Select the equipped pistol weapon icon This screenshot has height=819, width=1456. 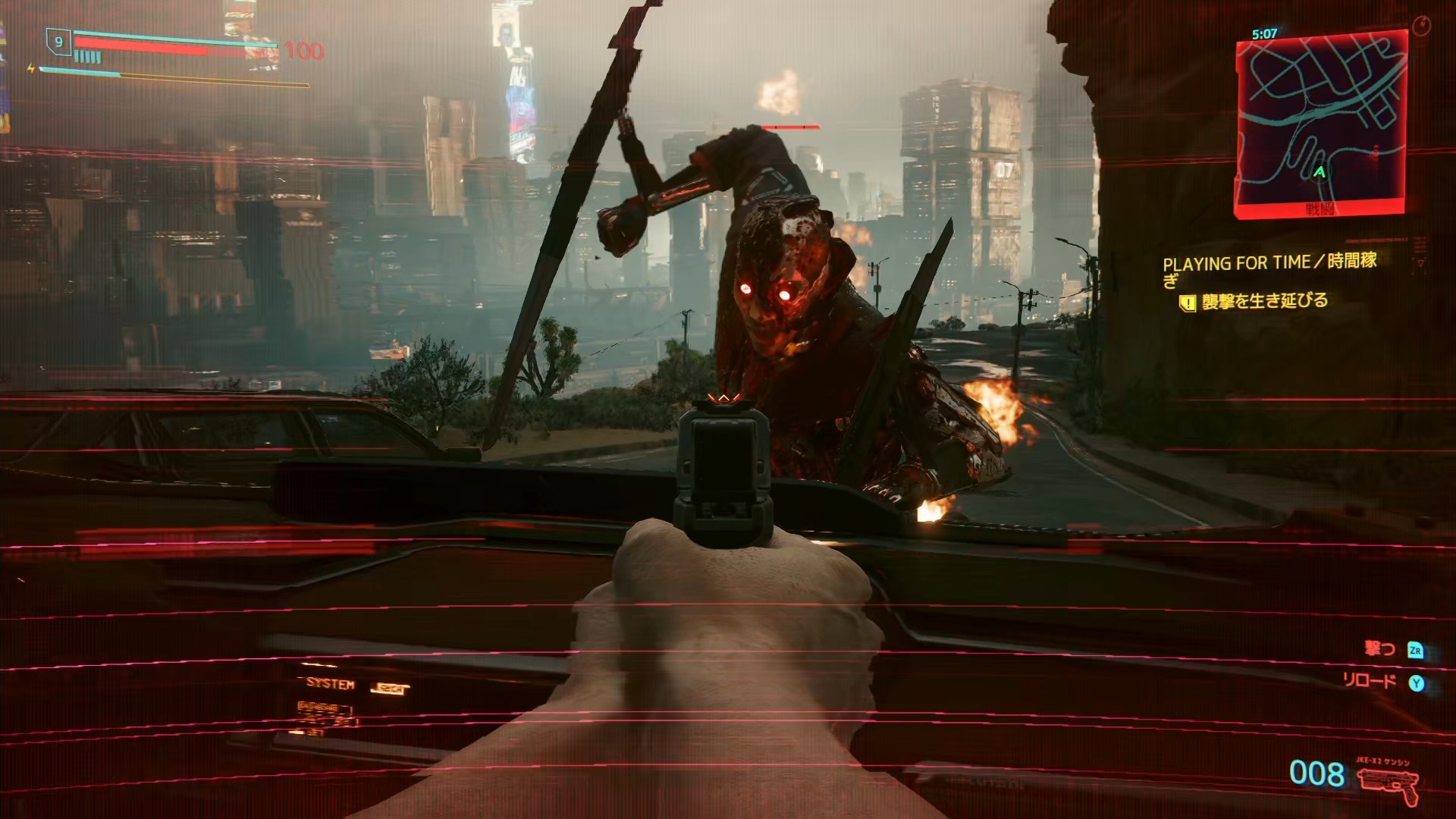(1388, 783)
